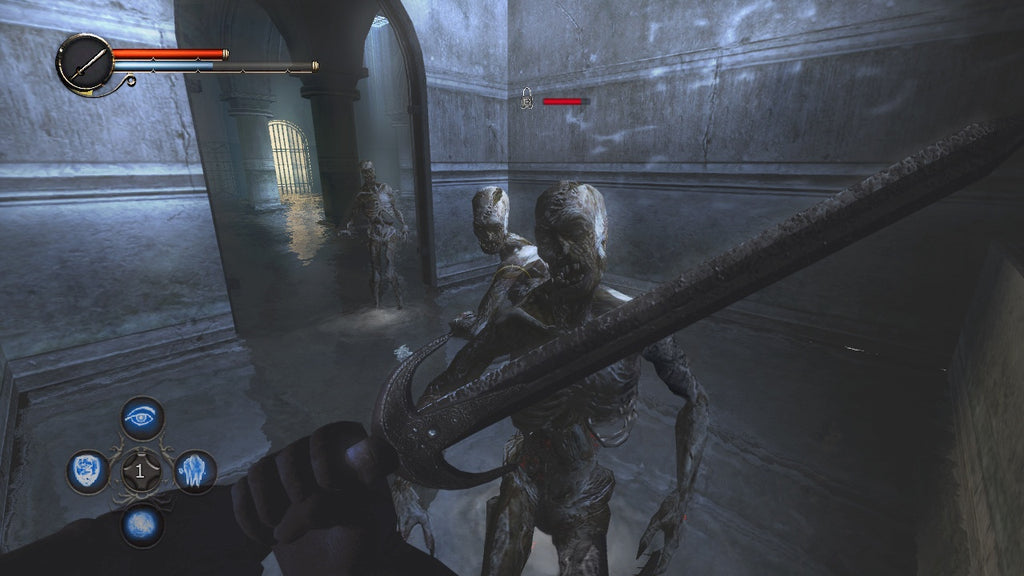Click the spell wheel center numbered 1
The image size is (1024, 576).
click(x=141, y=470)
